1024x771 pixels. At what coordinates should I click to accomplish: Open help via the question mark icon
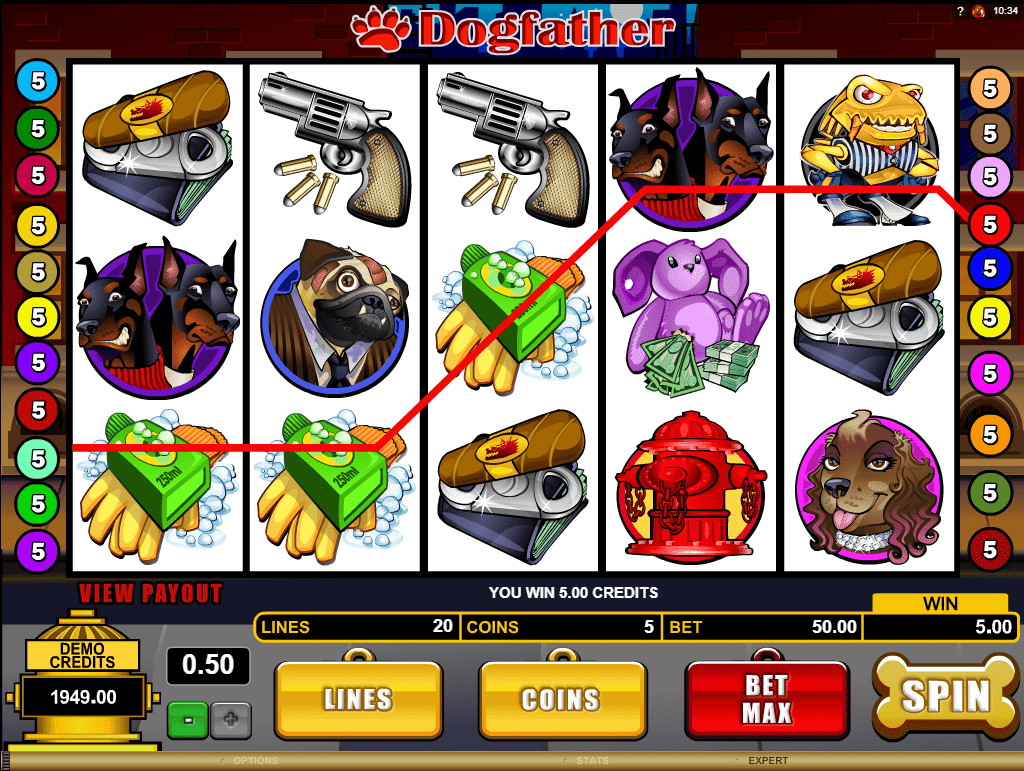tap(959, 11)
